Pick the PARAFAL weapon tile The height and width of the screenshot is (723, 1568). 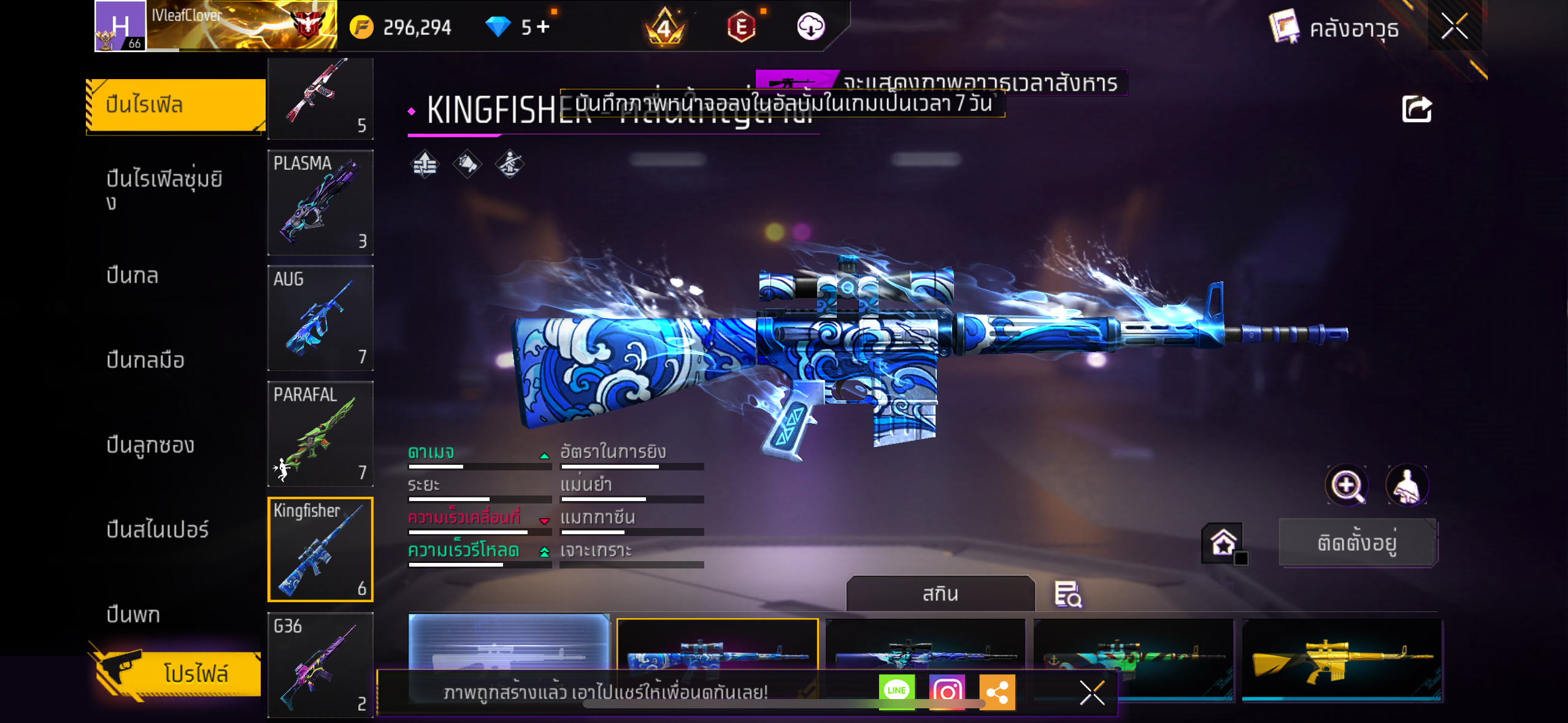point(320,434)
